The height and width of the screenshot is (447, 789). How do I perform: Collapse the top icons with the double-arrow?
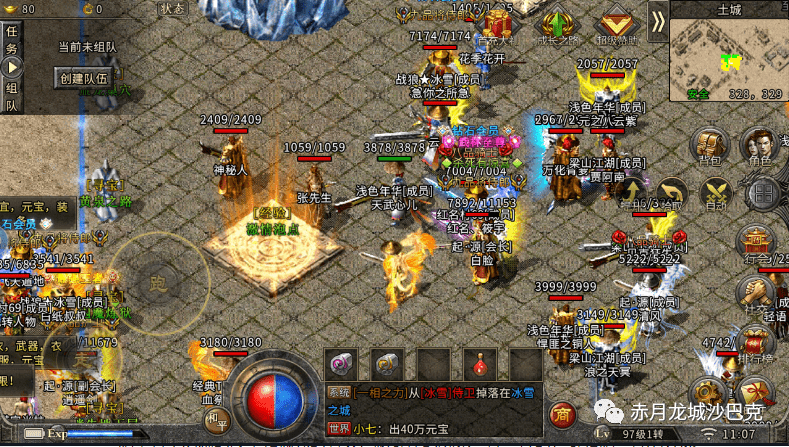[657, 20]
